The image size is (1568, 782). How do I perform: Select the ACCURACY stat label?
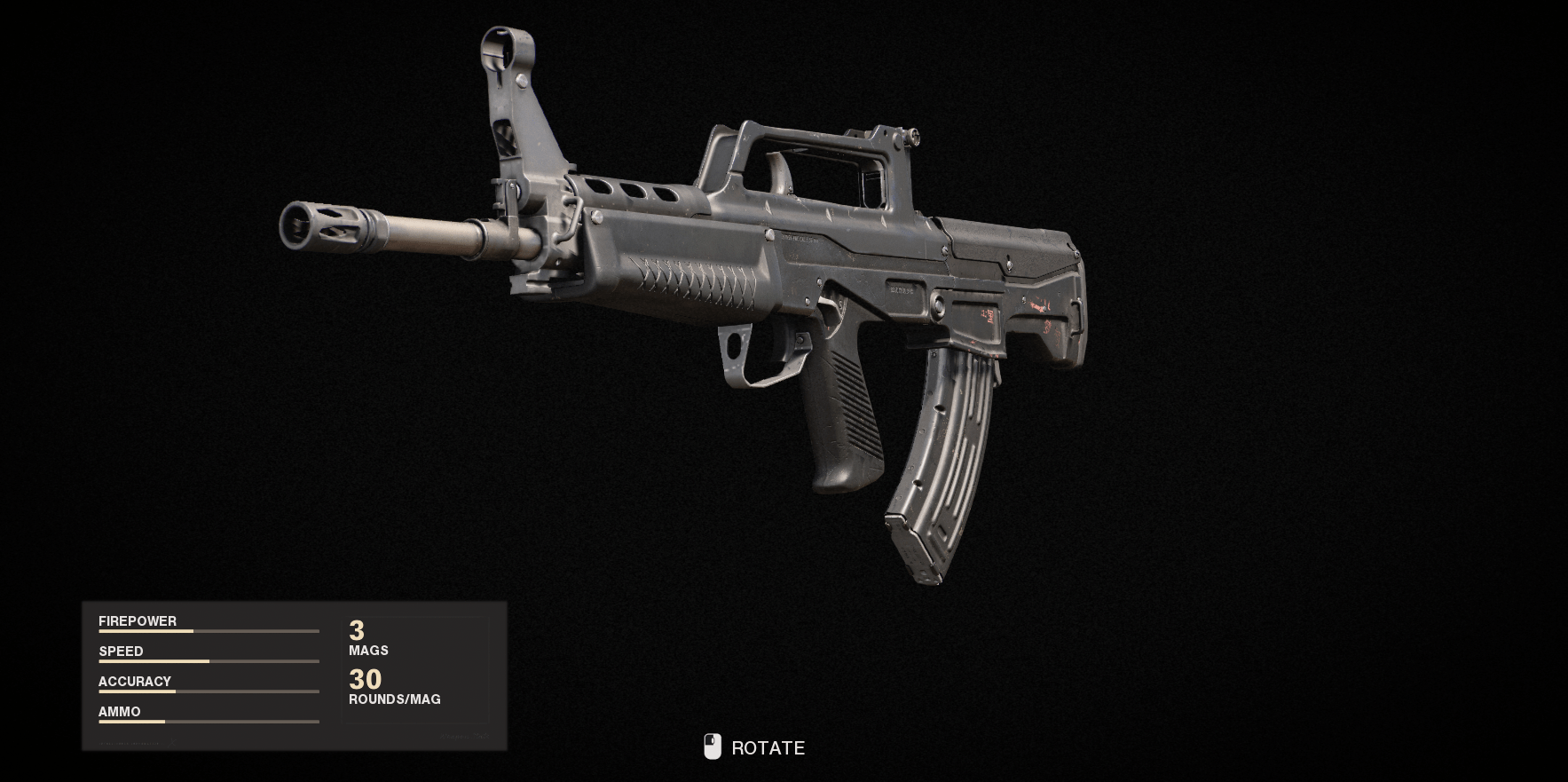click(x=135, y=681)
